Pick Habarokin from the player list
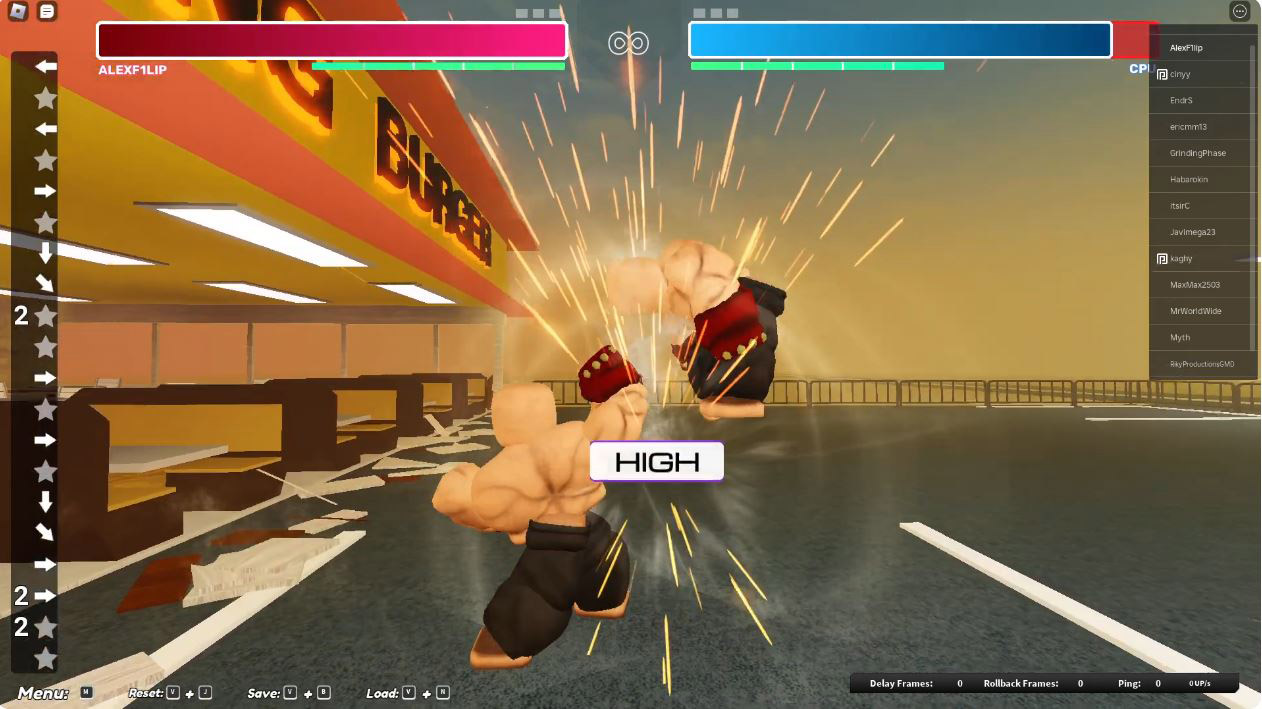Screen dimensions: 1262x709 pos(1189,179)
